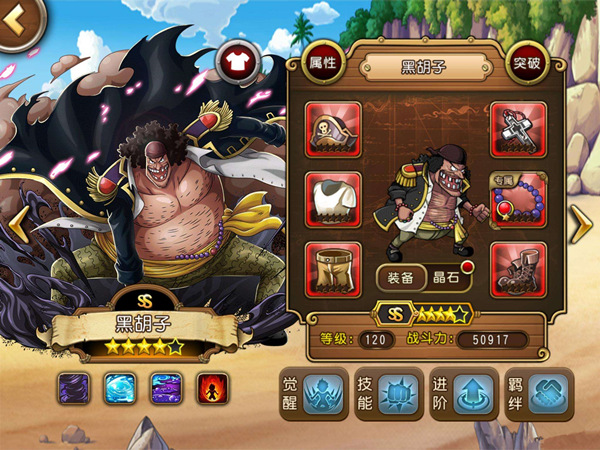Show the previous character with left arrow
Screen dimensions: 600x450
click(x=16, y=227)
